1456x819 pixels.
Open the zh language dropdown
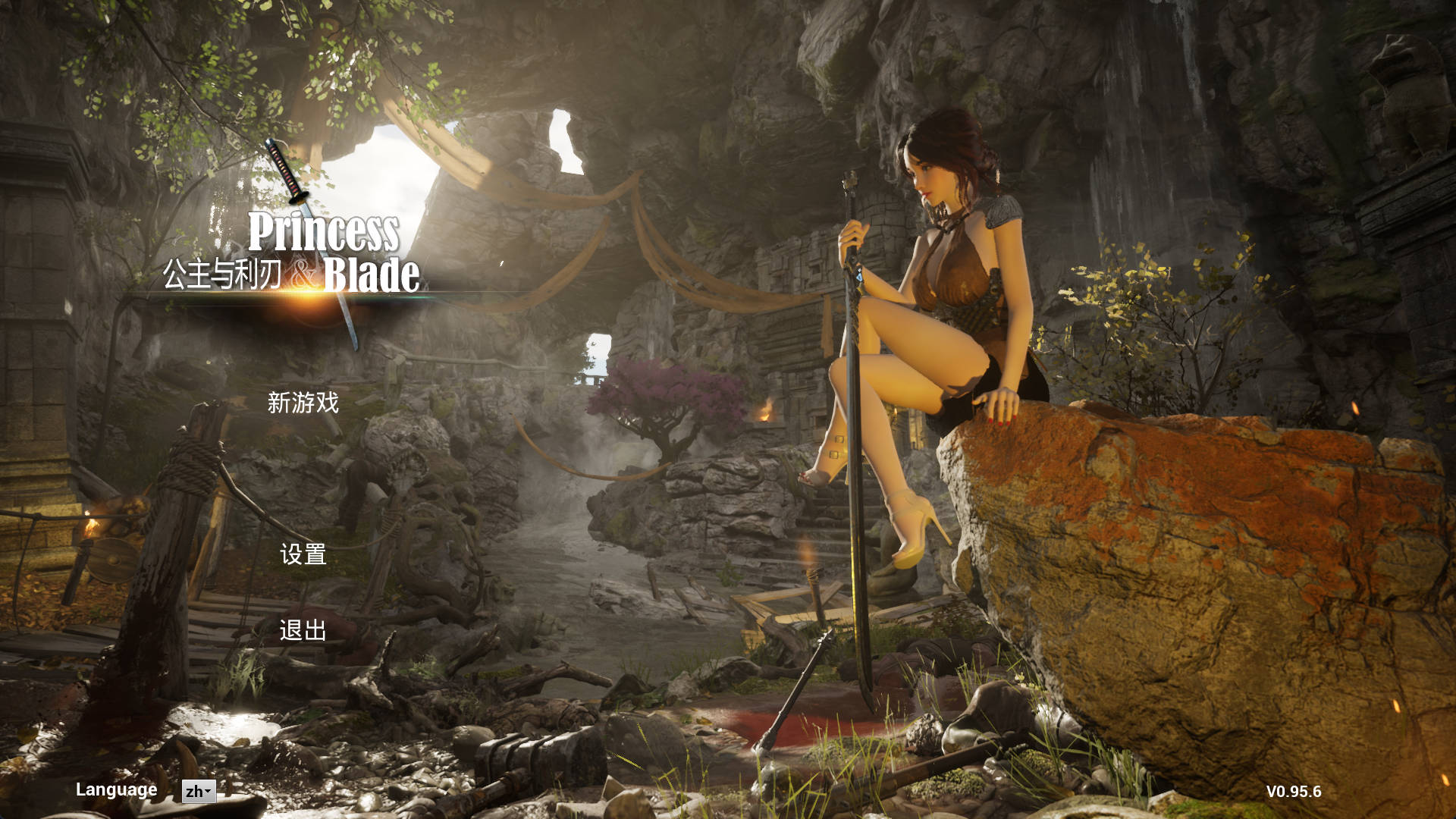click(199, 792)
